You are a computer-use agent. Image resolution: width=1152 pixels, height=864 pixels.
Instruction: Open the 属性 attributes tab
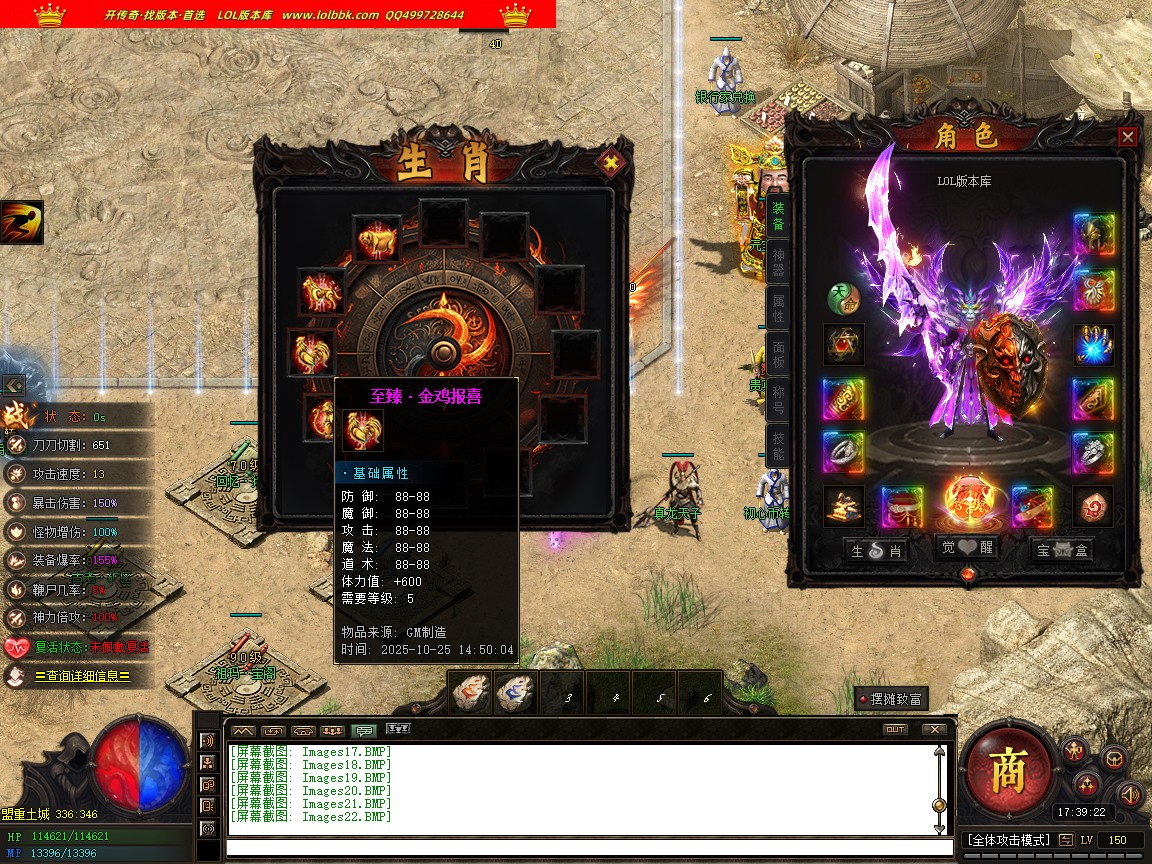coord(778,308)
